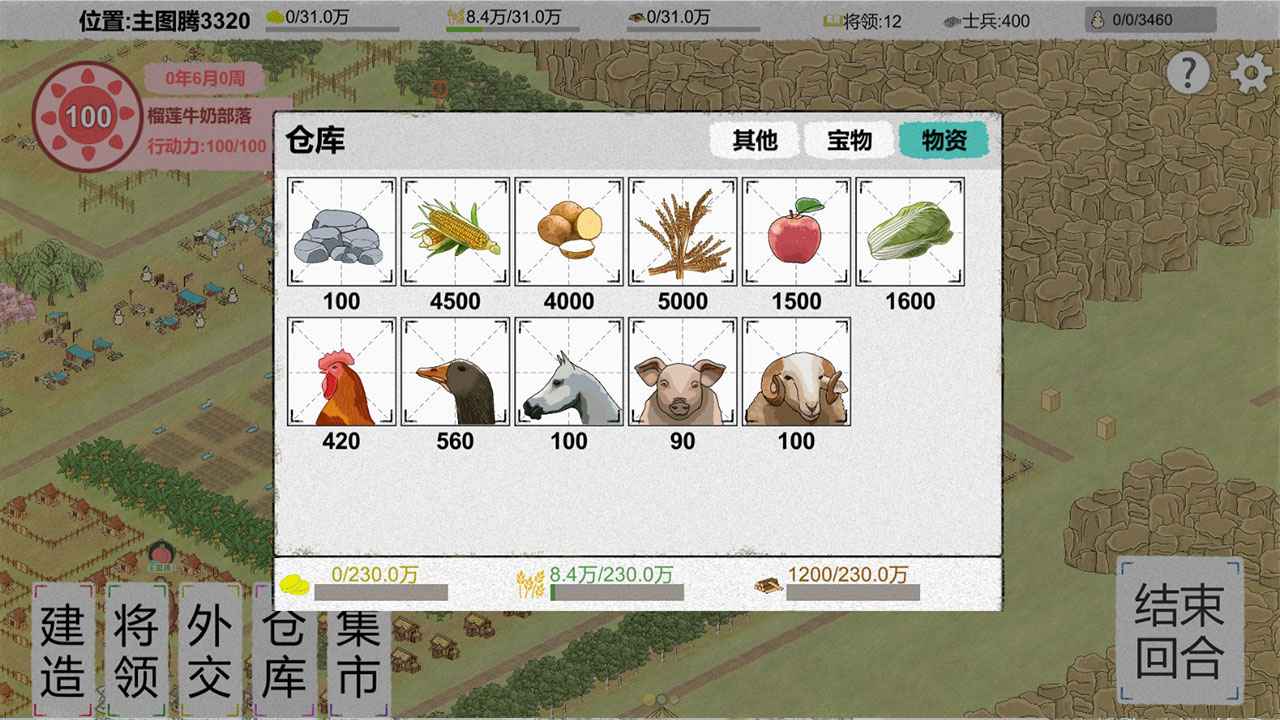
Task: Select the apple resource showing 1500
Action: pos(796,231)
